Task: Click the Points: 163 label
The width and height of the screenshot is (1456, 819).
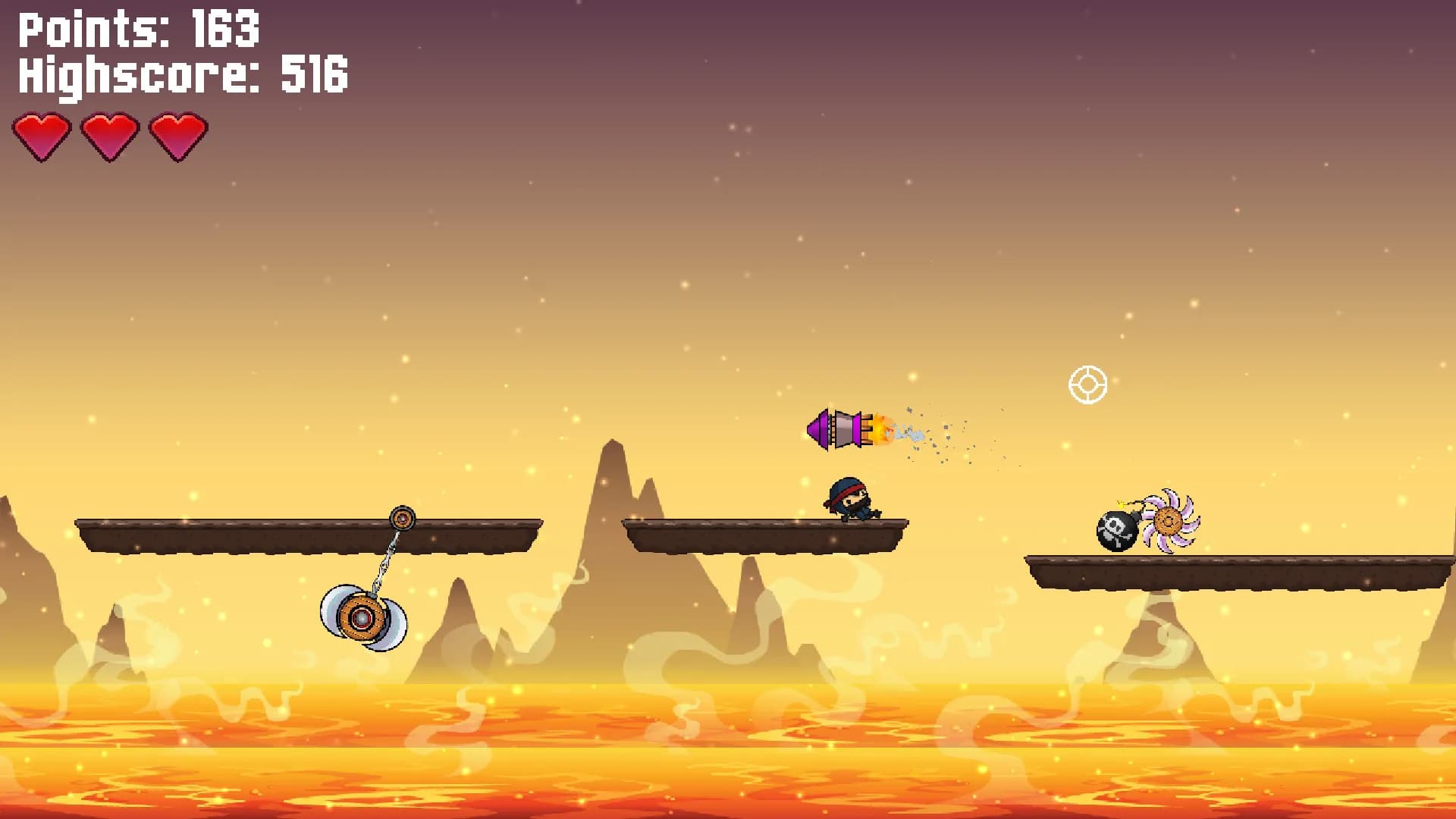Action: (x=136, y=29)
